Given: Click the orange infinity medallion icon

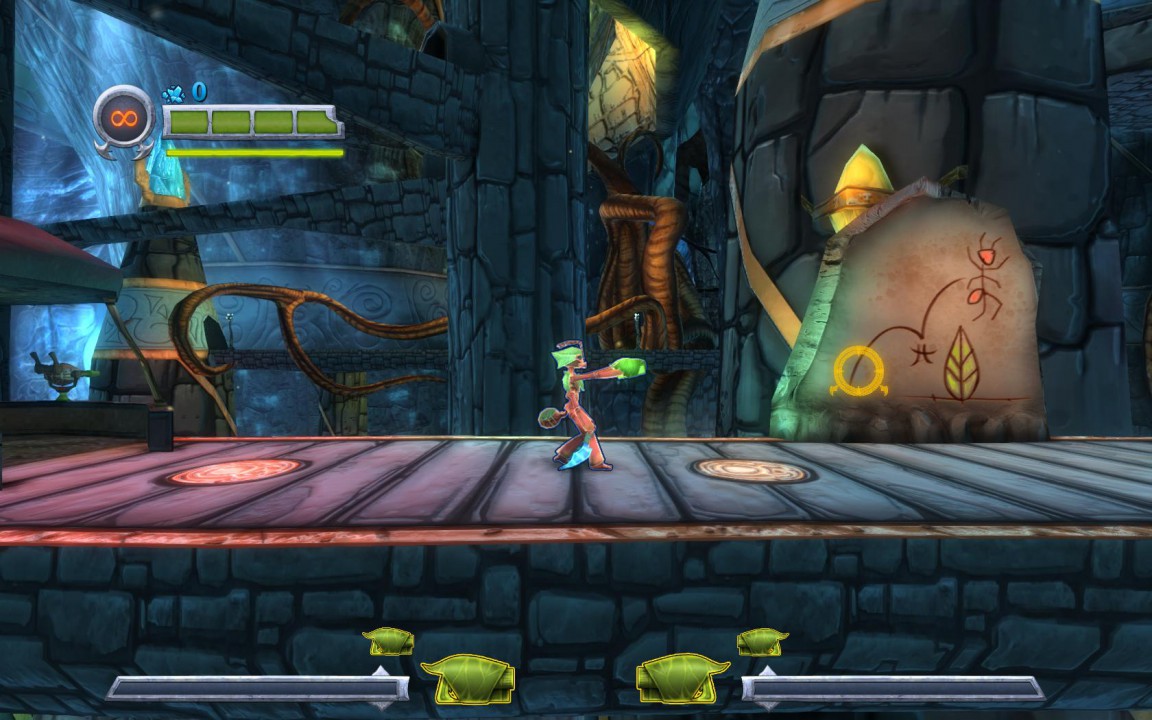Looking at the screenshot, I should point(124,120).
